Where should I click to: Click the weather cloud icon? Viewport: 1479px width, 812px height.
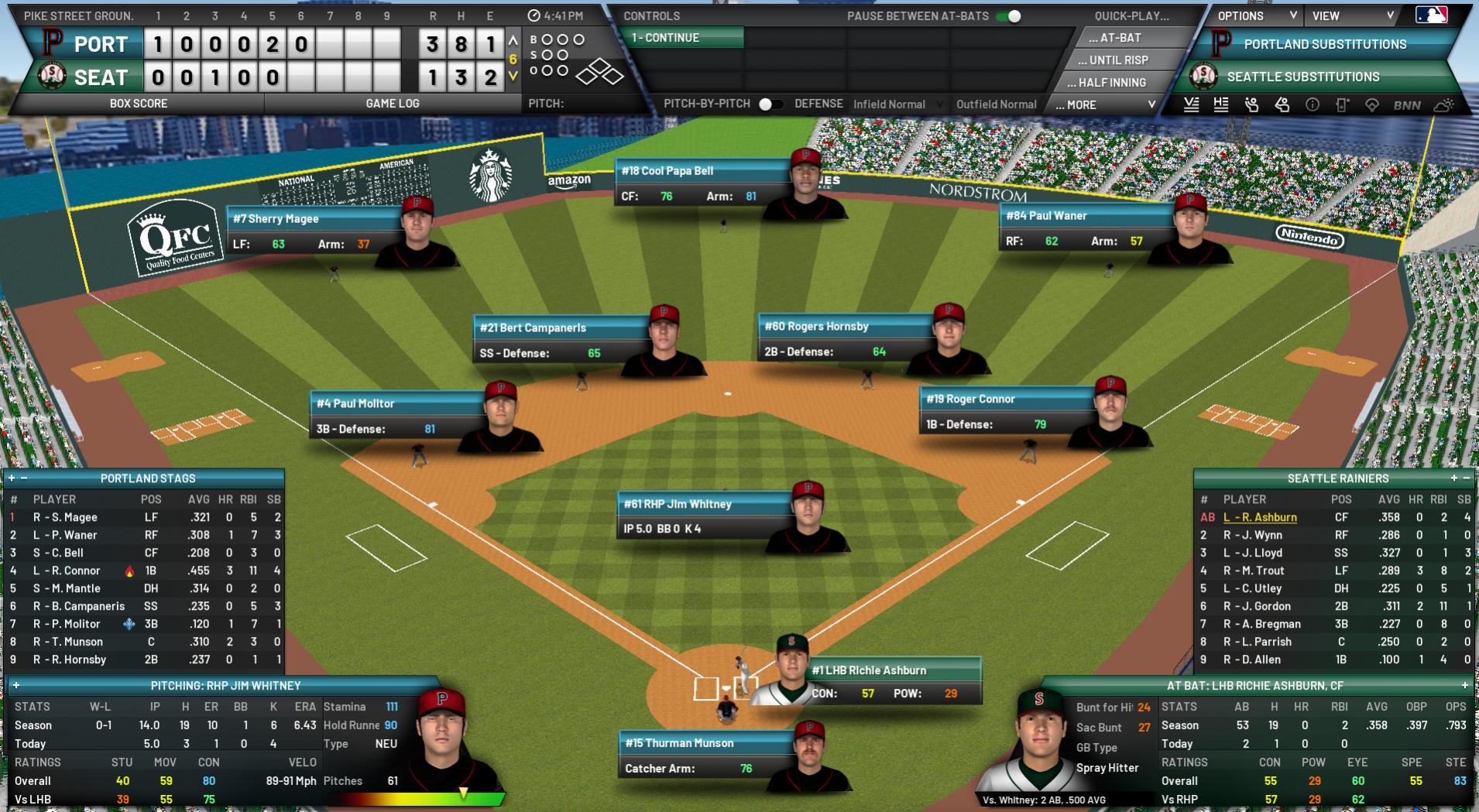[1443, 105]
